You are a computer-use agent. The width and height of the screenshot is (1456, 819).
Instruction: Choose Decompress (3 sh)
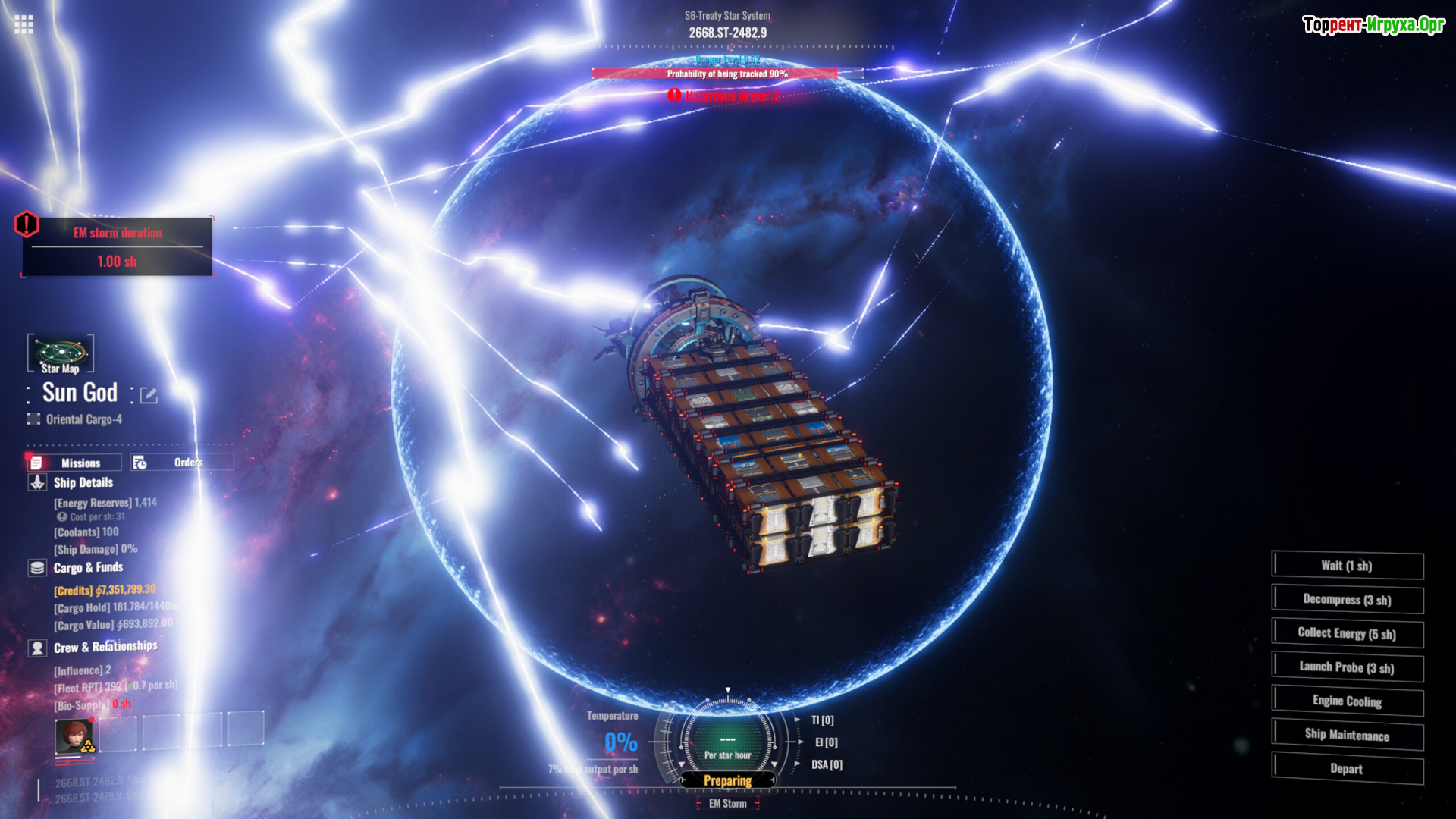(x=1347, y=600)
